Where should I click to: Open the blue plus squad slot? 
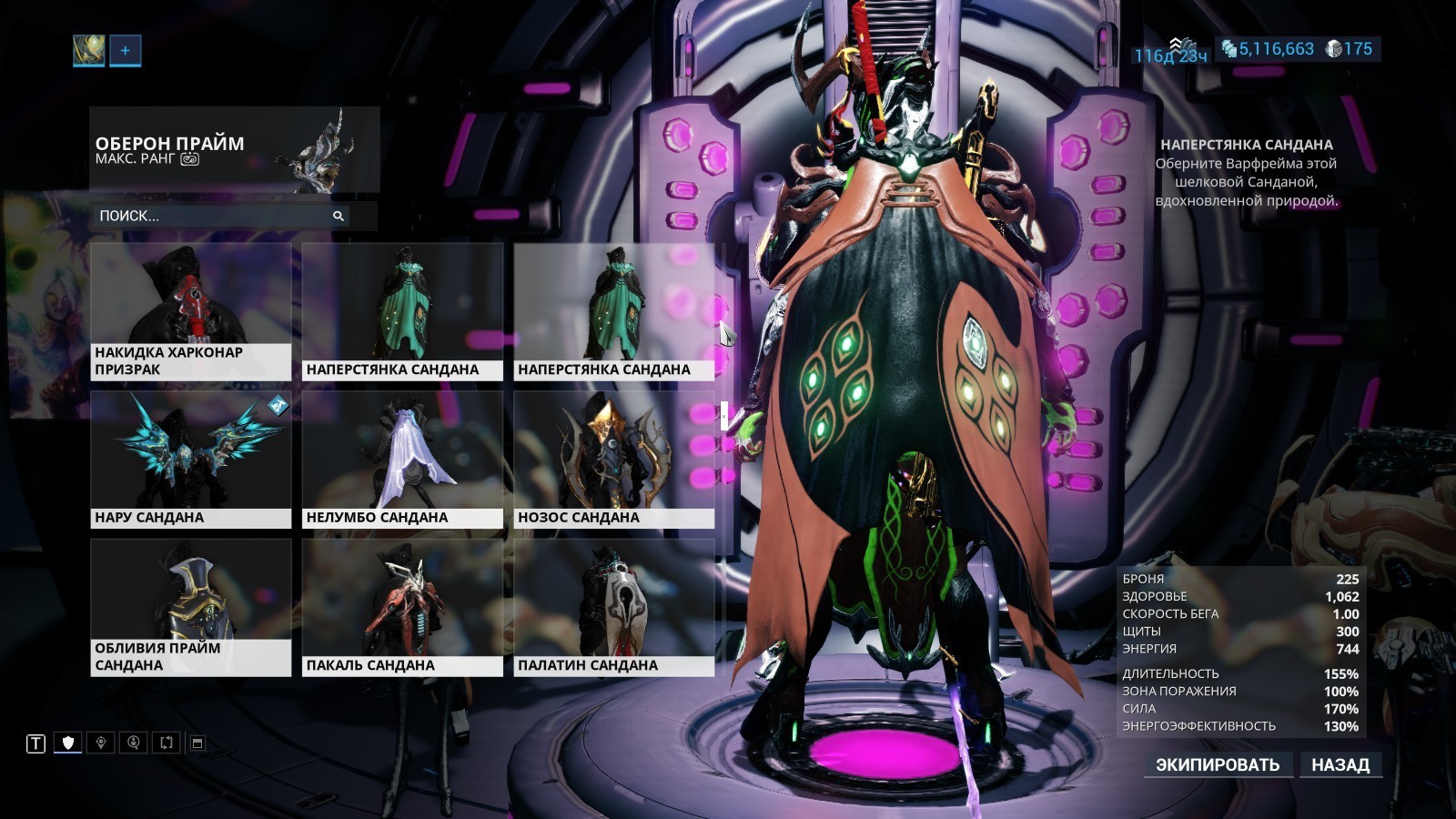tap(126, 51)
